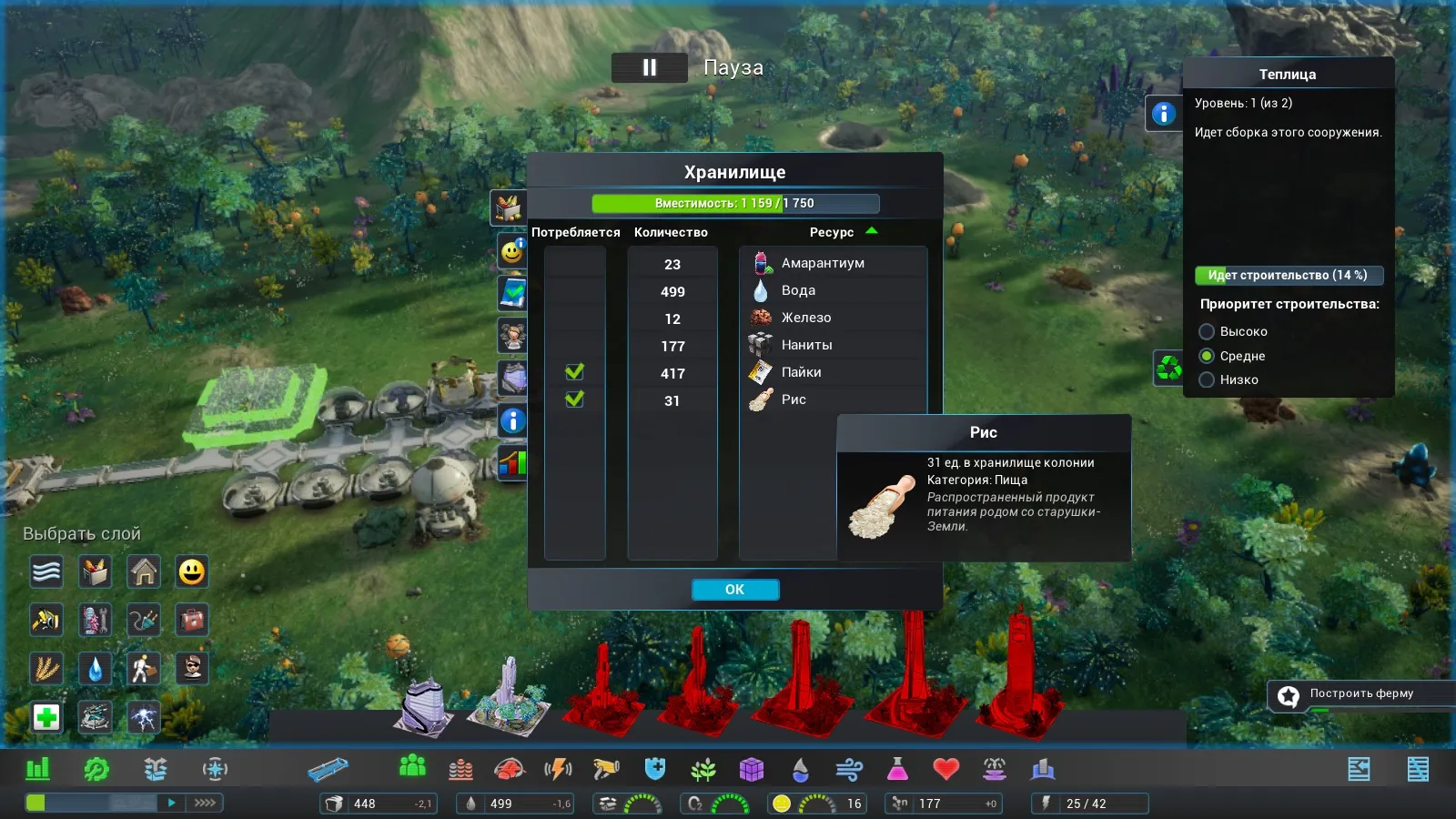Select the Вода resource row
1456x819 pixels.
(798, 290)
